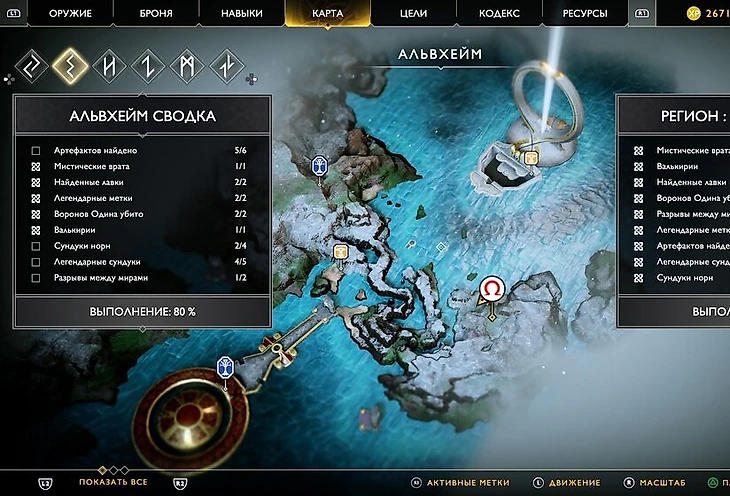Open the Кодекс tab
The width and height of the screenshot is (730, 496).
point(500,13)
